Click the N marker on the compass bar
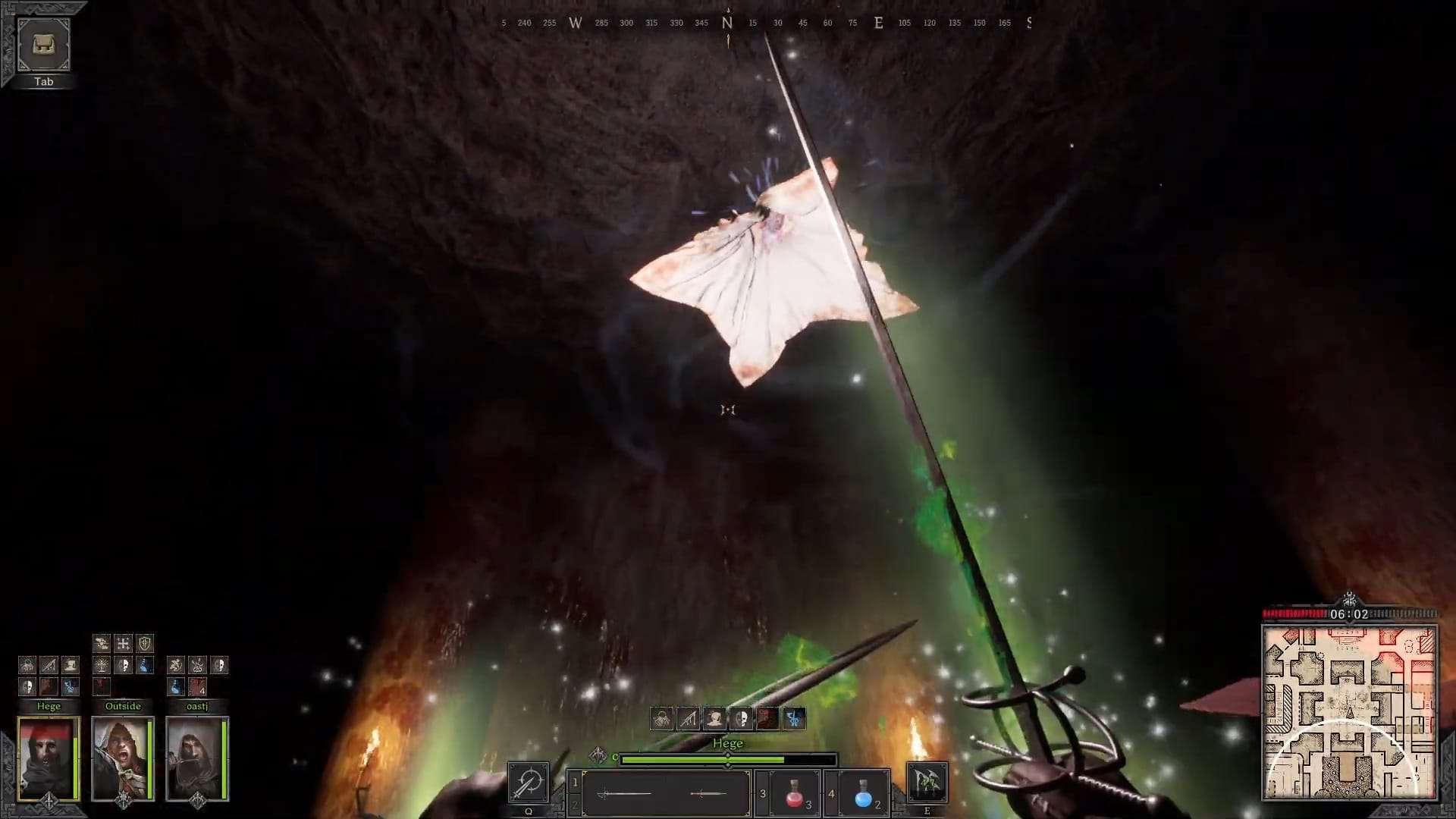Image resolution: width=1456 pixels, height=819 pixels. [726, 23]
